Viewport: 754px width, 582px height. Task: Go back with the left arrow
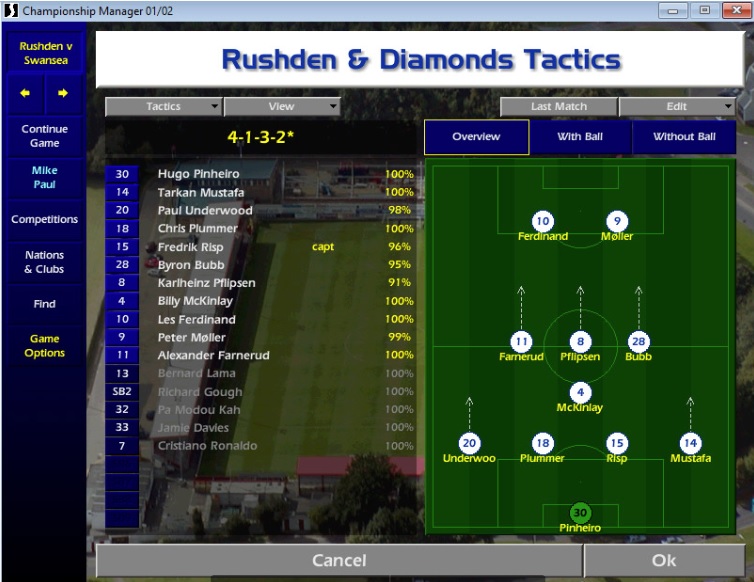25,94
